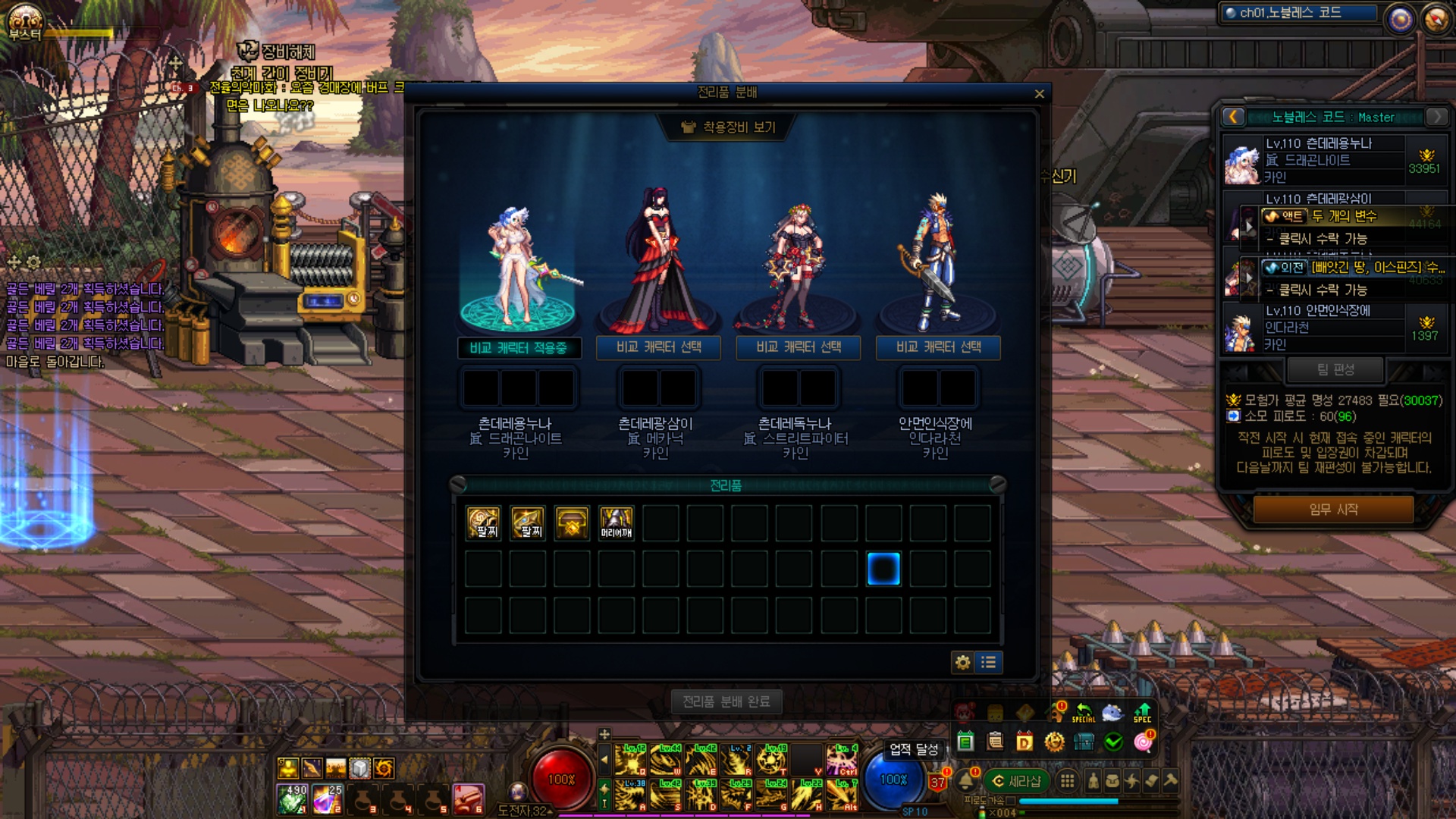Image resolution: width=1456 pixels, height=819 pixels.
Task: Open loot settings with the gear icon
Action: point(962,662)
